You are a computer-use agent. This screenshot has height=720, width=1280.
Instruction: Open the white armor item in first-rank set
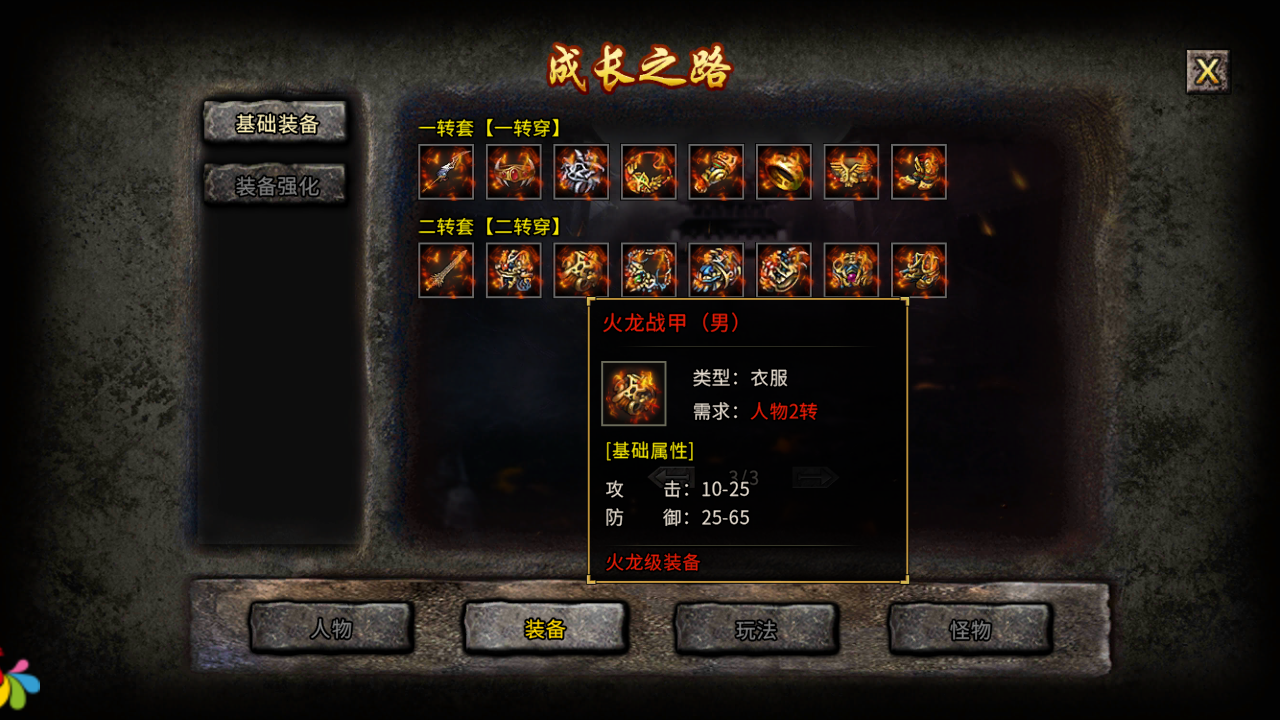(x=581, y=173)
